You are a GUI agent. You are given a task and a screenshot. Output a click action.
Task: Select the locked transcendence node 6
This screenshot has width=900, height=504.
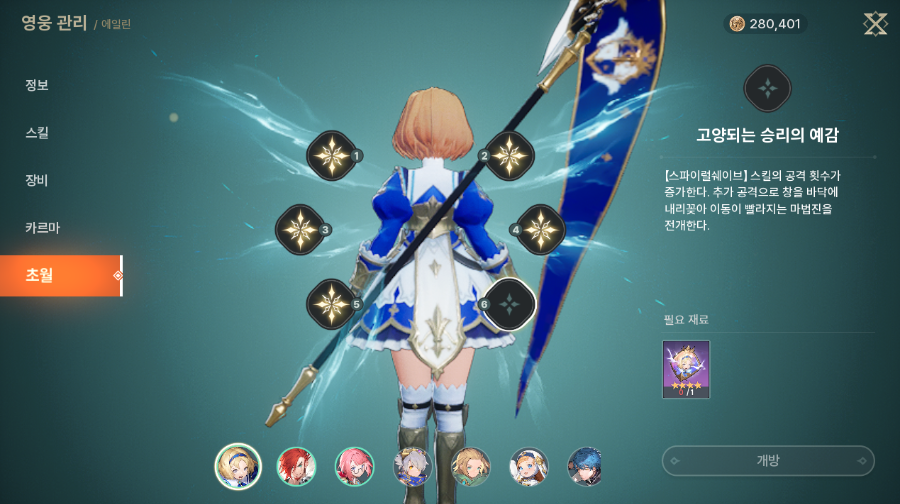point(510,304)
